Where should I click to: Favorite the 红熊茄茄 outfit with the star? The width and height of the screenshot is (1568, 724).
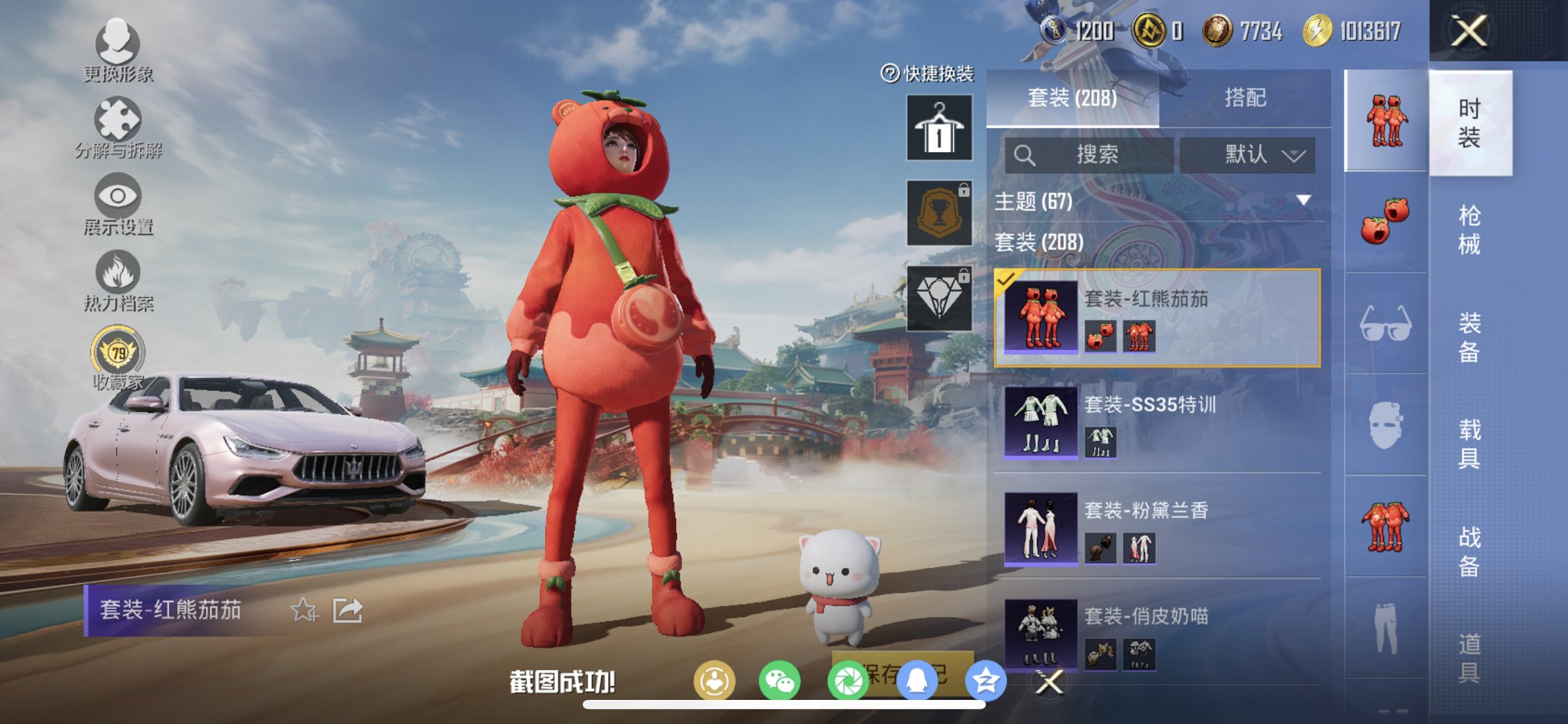point(304,610)
